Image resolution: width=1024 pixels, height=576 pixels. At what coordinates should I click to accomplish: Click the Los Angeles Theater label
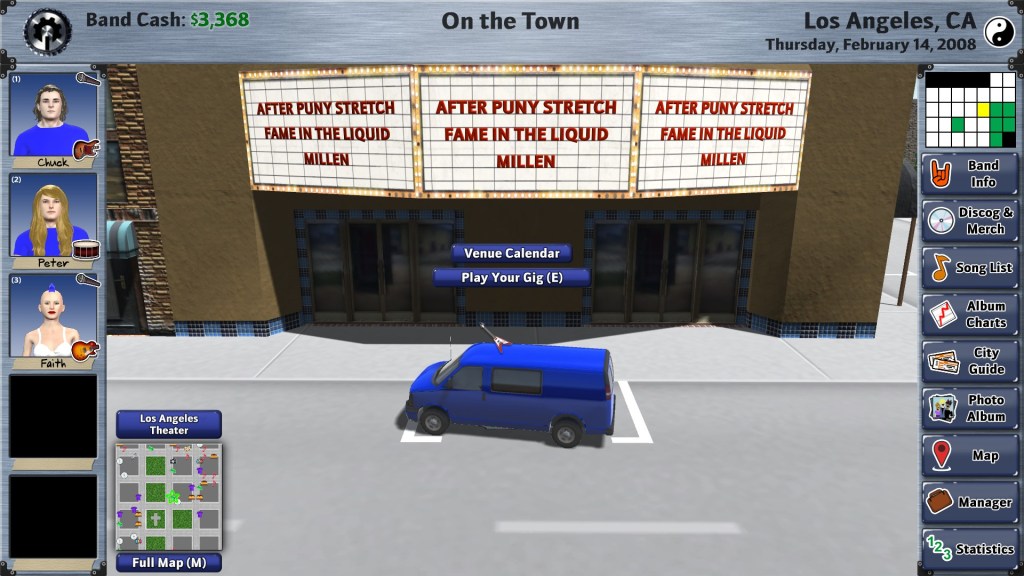pyautogui.click(x=168, y=425)
